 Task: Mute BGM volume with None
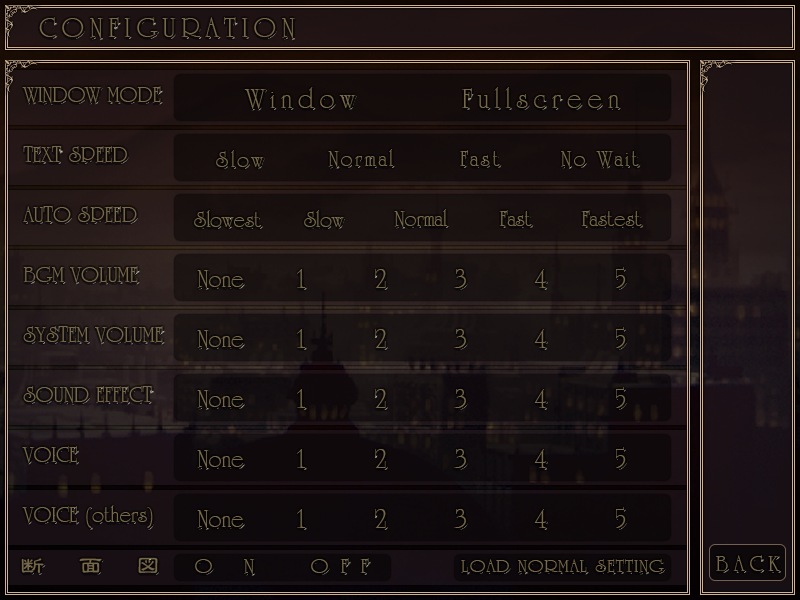click(x=220, y=280)
